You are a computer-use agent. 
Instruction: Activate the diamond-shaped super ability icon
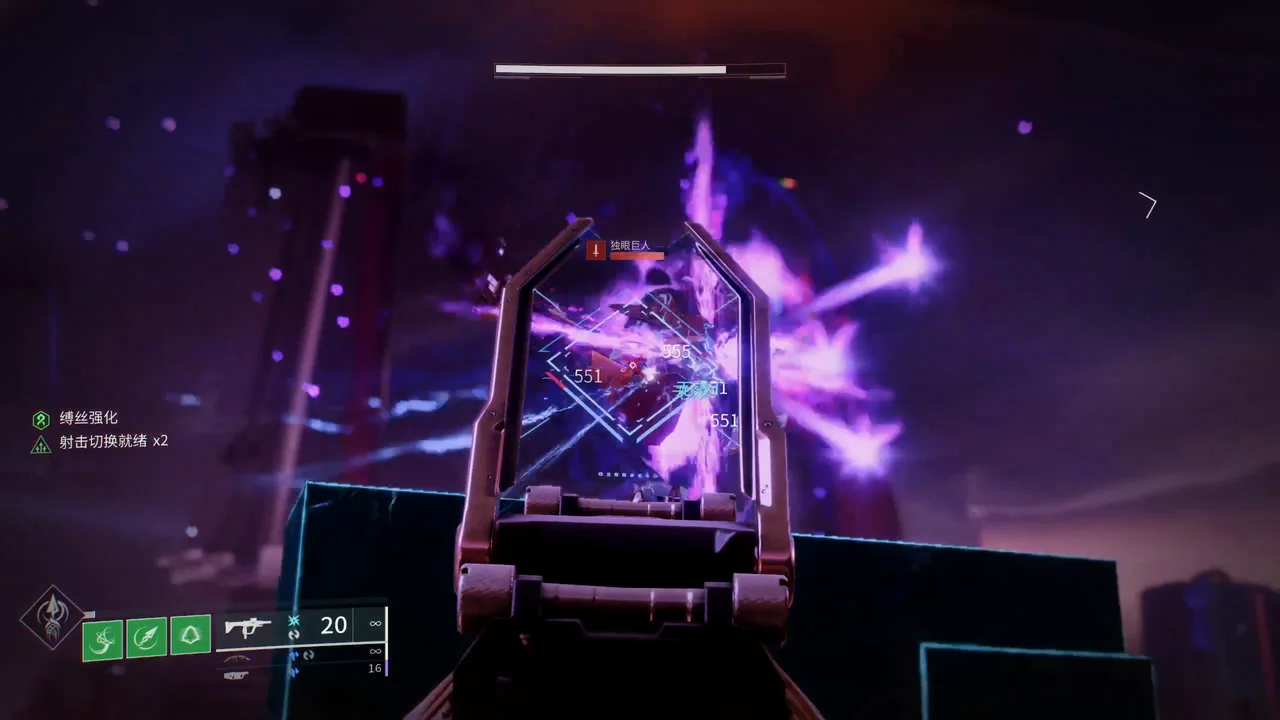pos(53,617)
